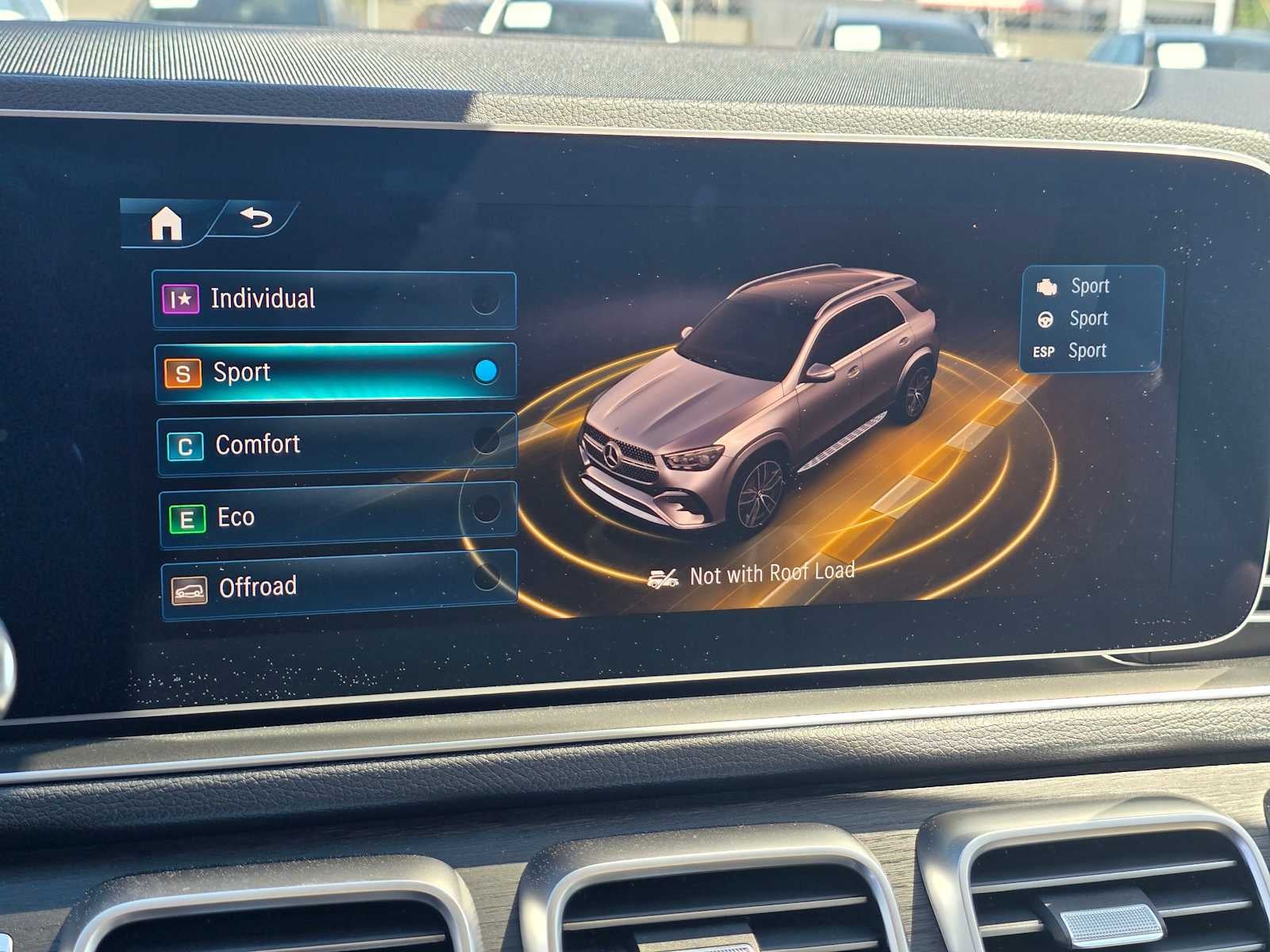
Task: Click the teal C Comfort badge
Action: [x=186, y=445]
